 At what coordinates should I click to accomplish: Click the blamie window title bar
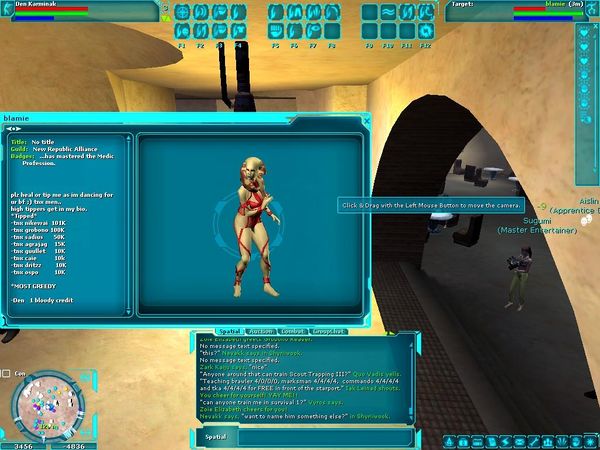pos(180,118)
